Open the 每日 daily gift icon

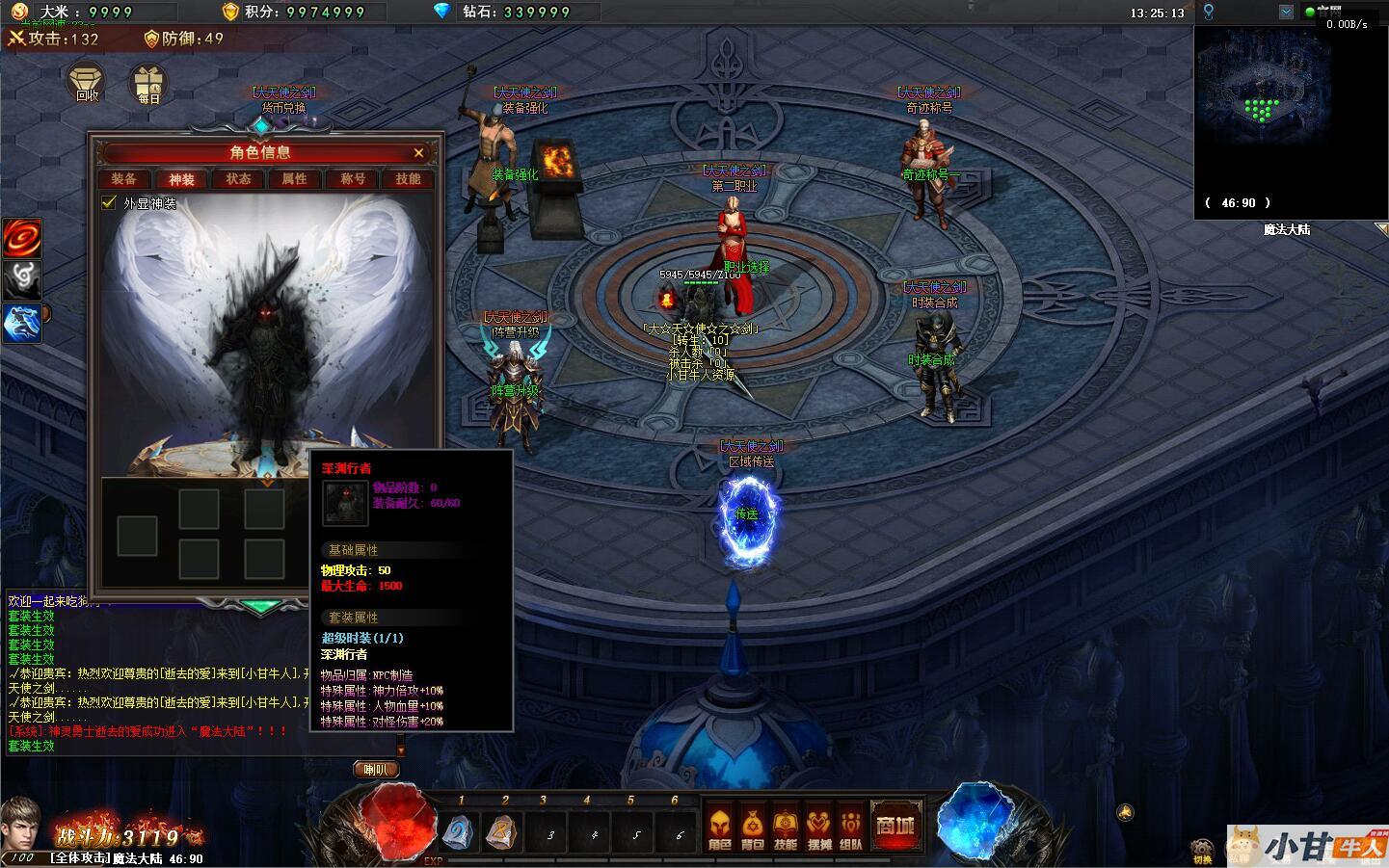click(148, 84)
